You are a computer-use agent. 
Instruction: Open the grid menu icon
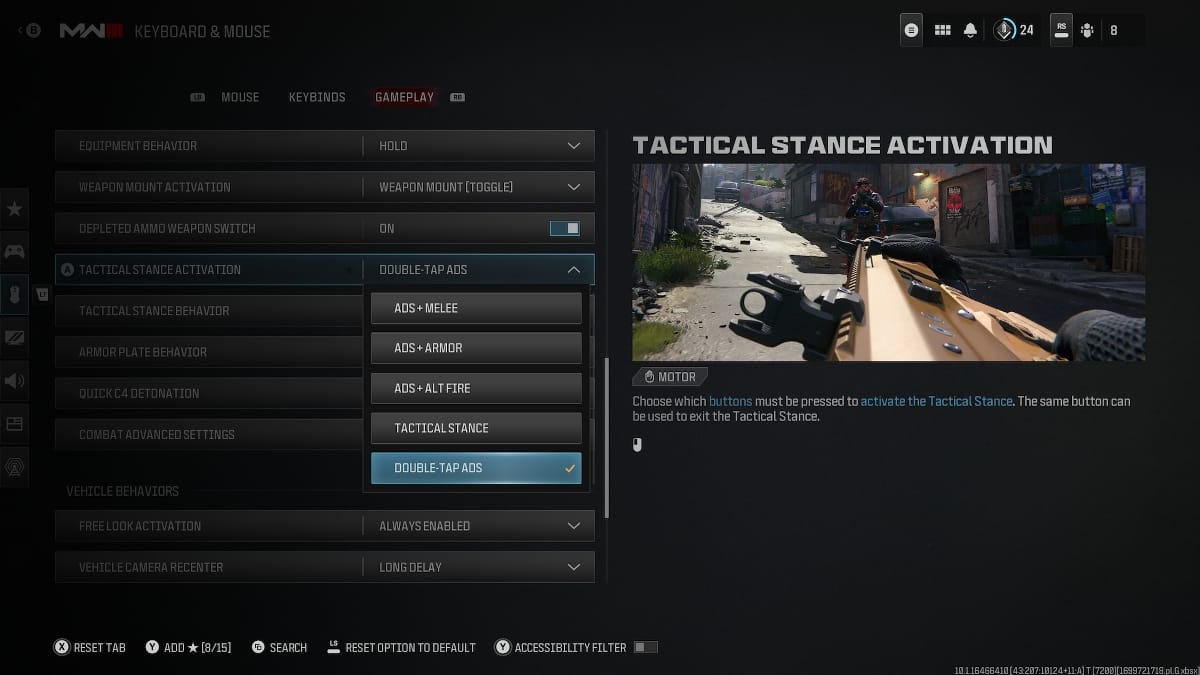pos(942,30)
